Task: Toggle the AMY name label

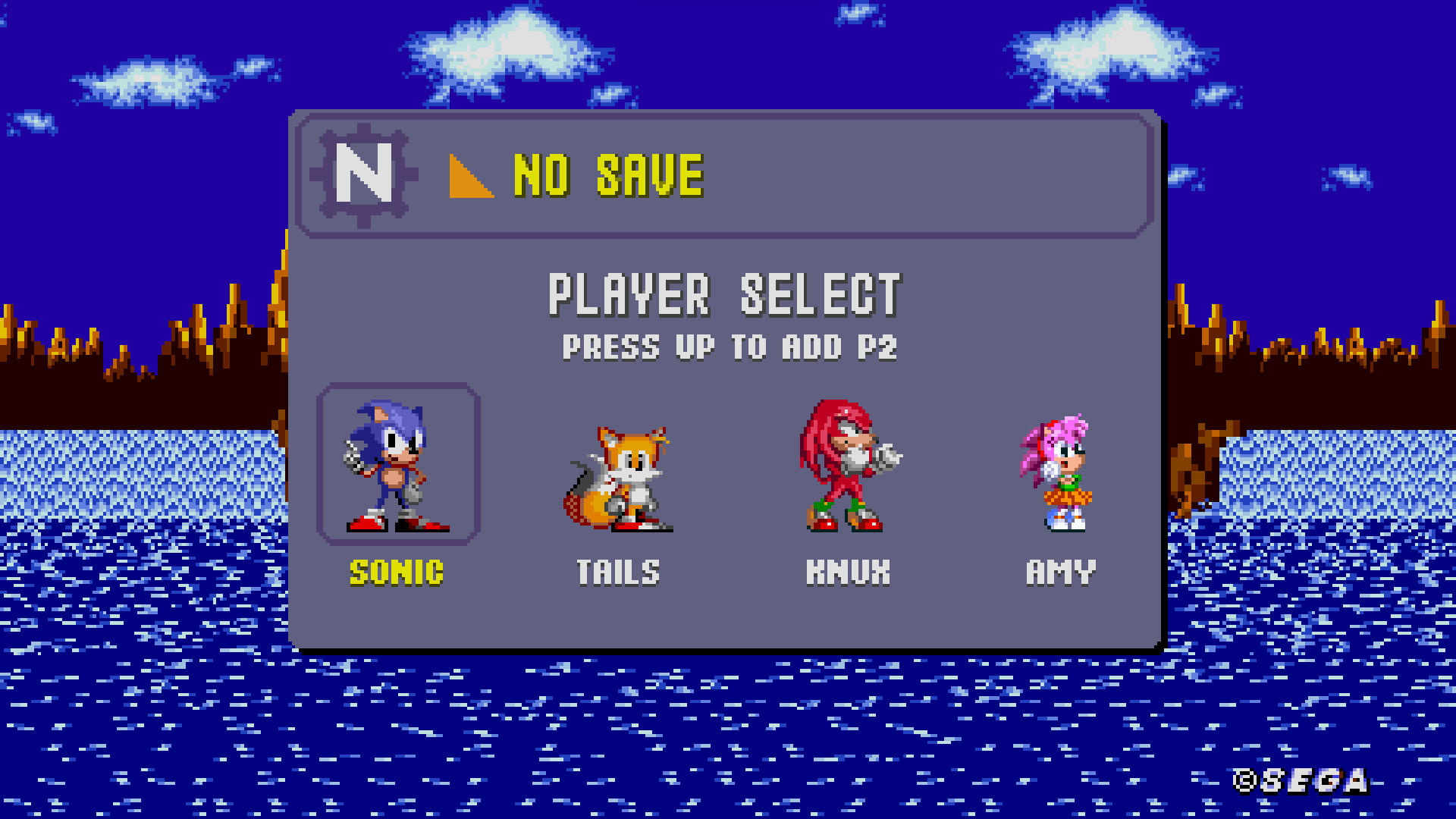Action: click(x=1060, y=571)
